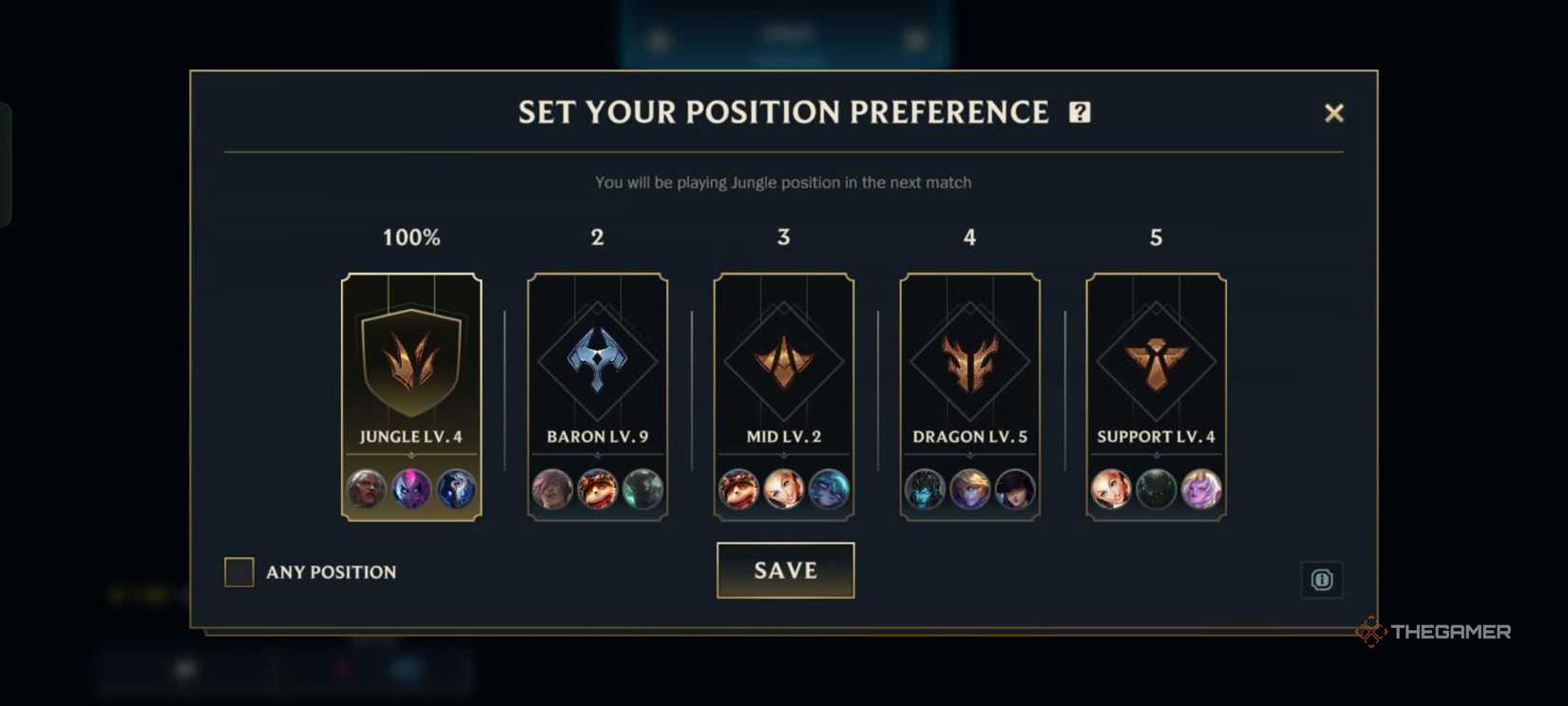The image size is (1568, 706).
Task: Click the info icon in the bottom-right corner
Action: pyautogui.click(x=1321, y=580)
